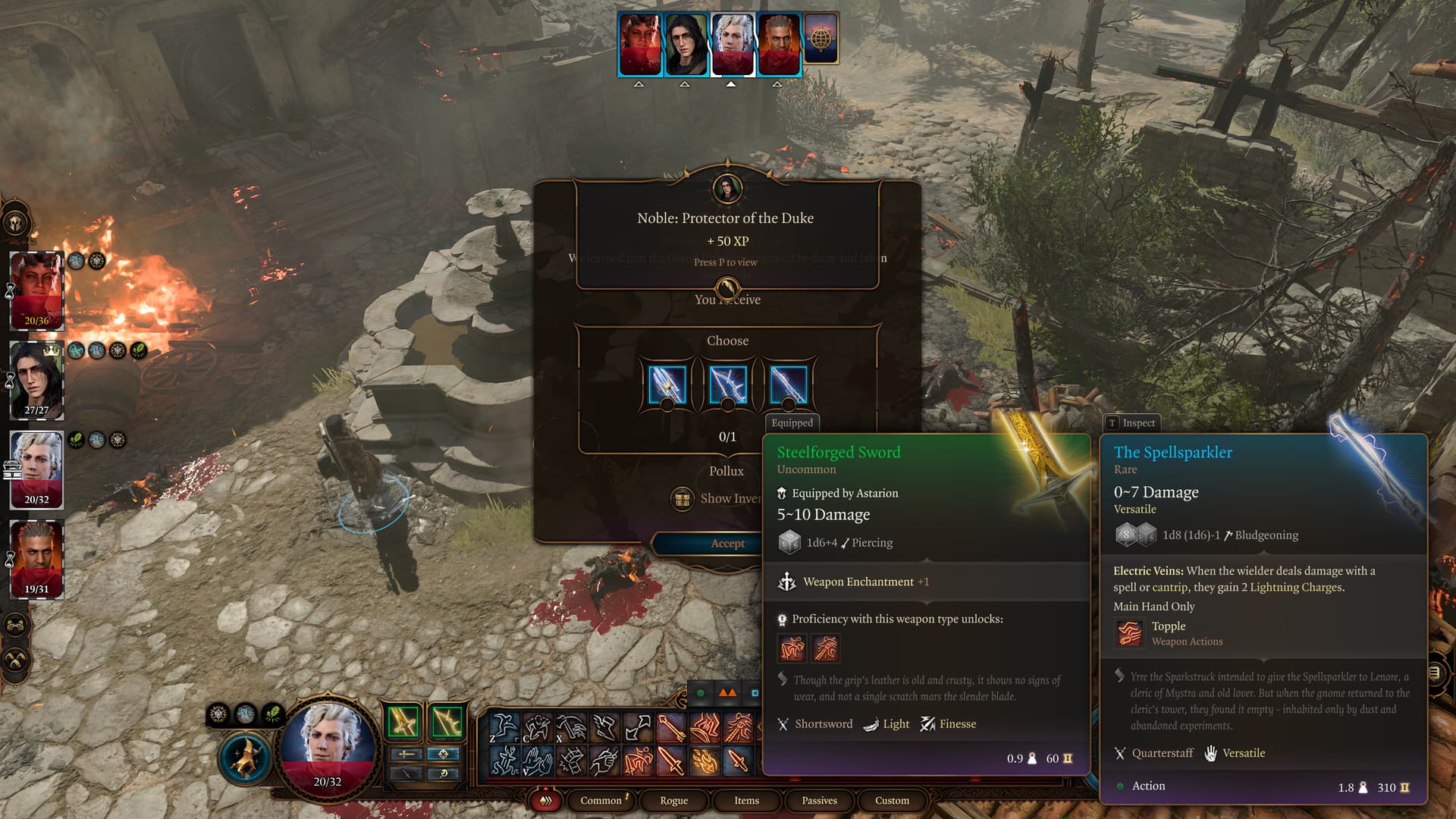Choose the lightning bow reward

pyautogui.click(x=727, y=384)
